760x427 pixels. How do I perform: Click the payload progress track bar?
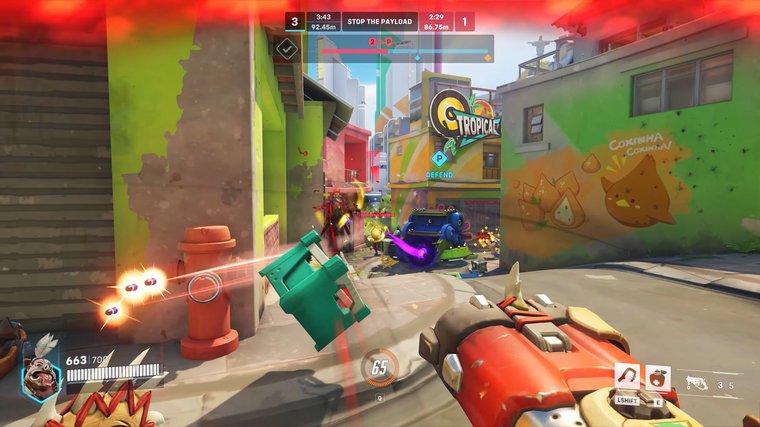pyautogui.click(x=404, y=49)
